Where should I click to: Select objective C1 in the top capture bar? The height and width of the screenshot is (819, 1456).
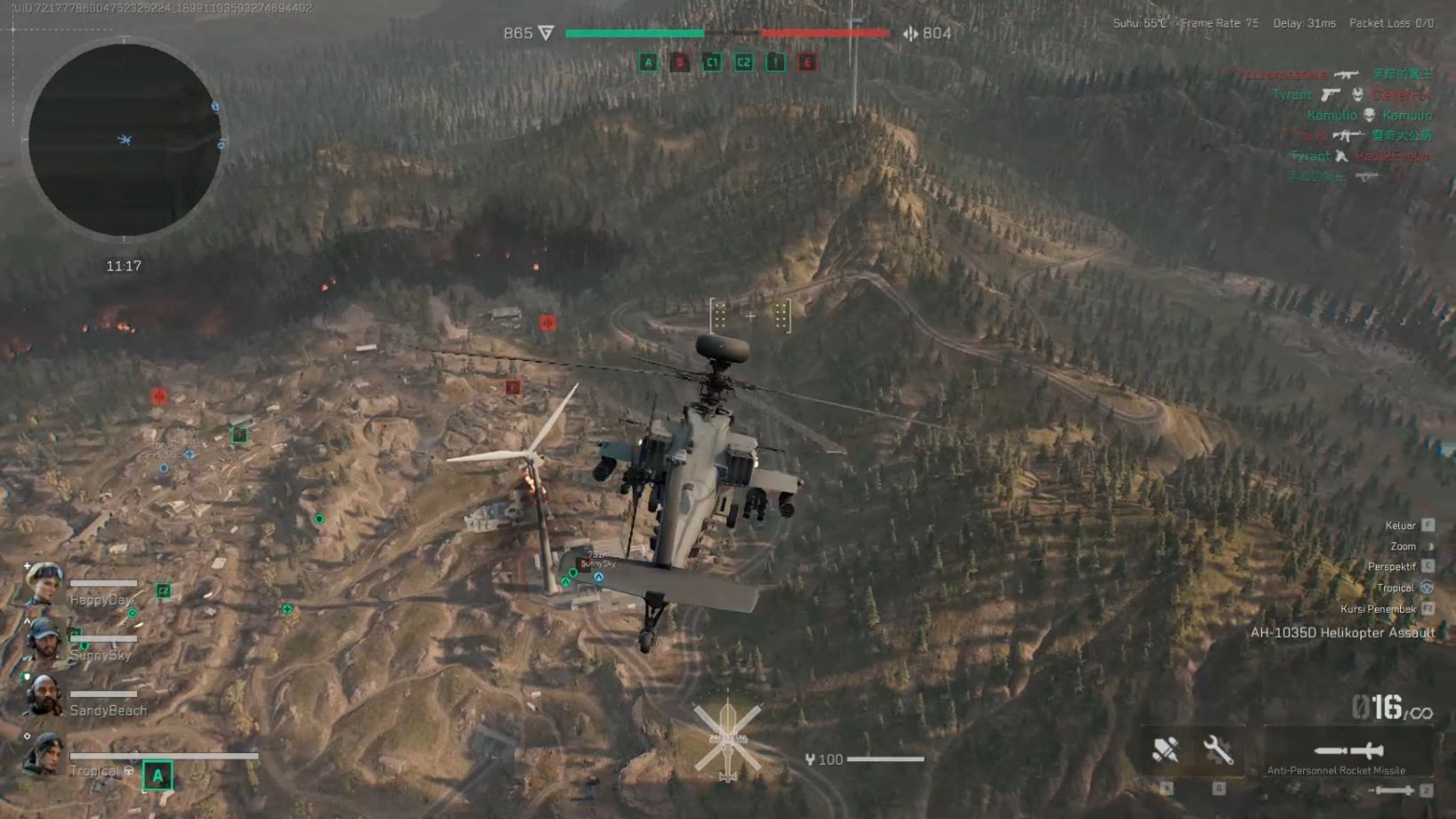(x=712, y=62)
